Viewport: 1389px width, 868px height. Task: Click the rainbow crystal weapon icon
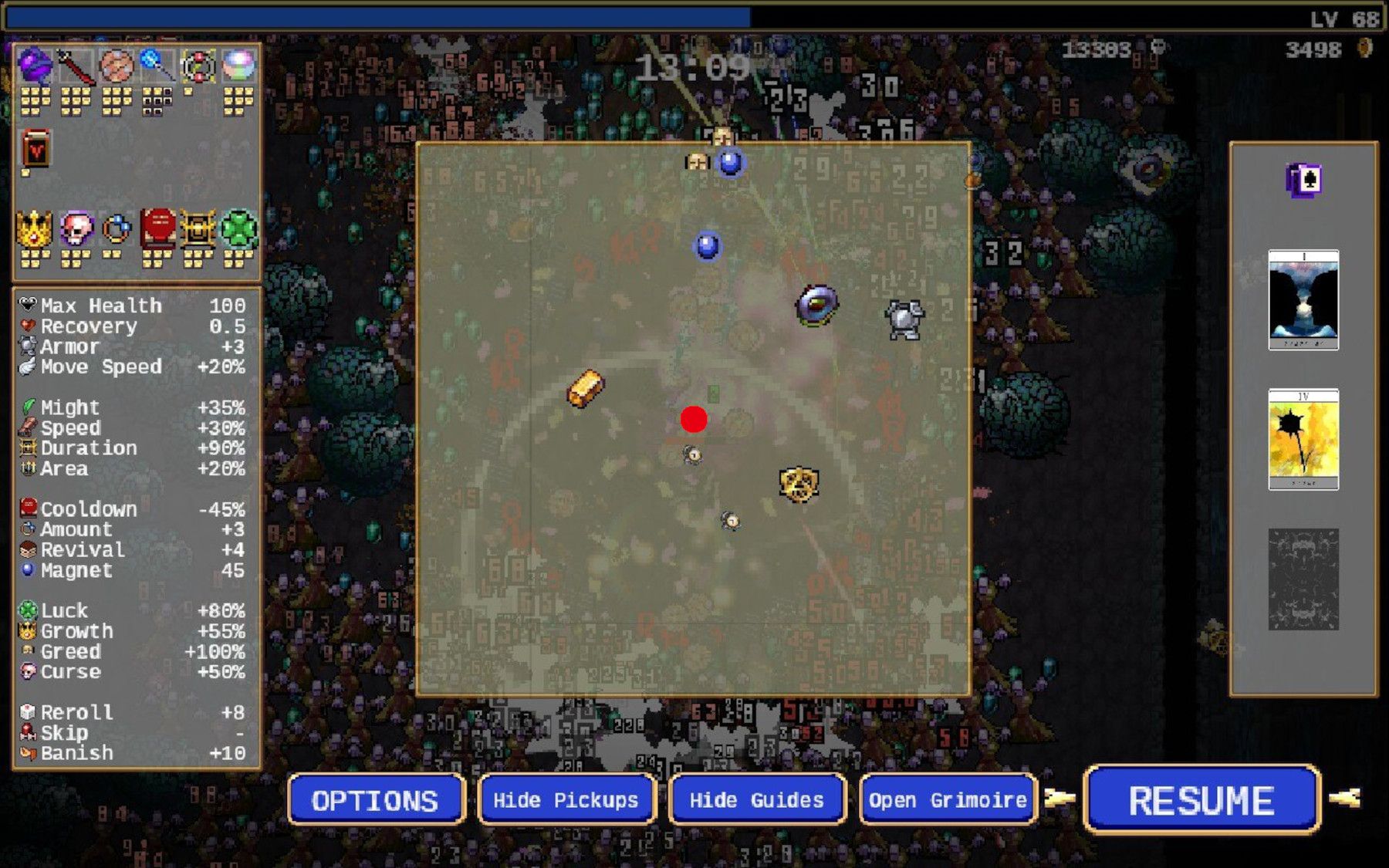pyautogui.click(x=241, y=66)
